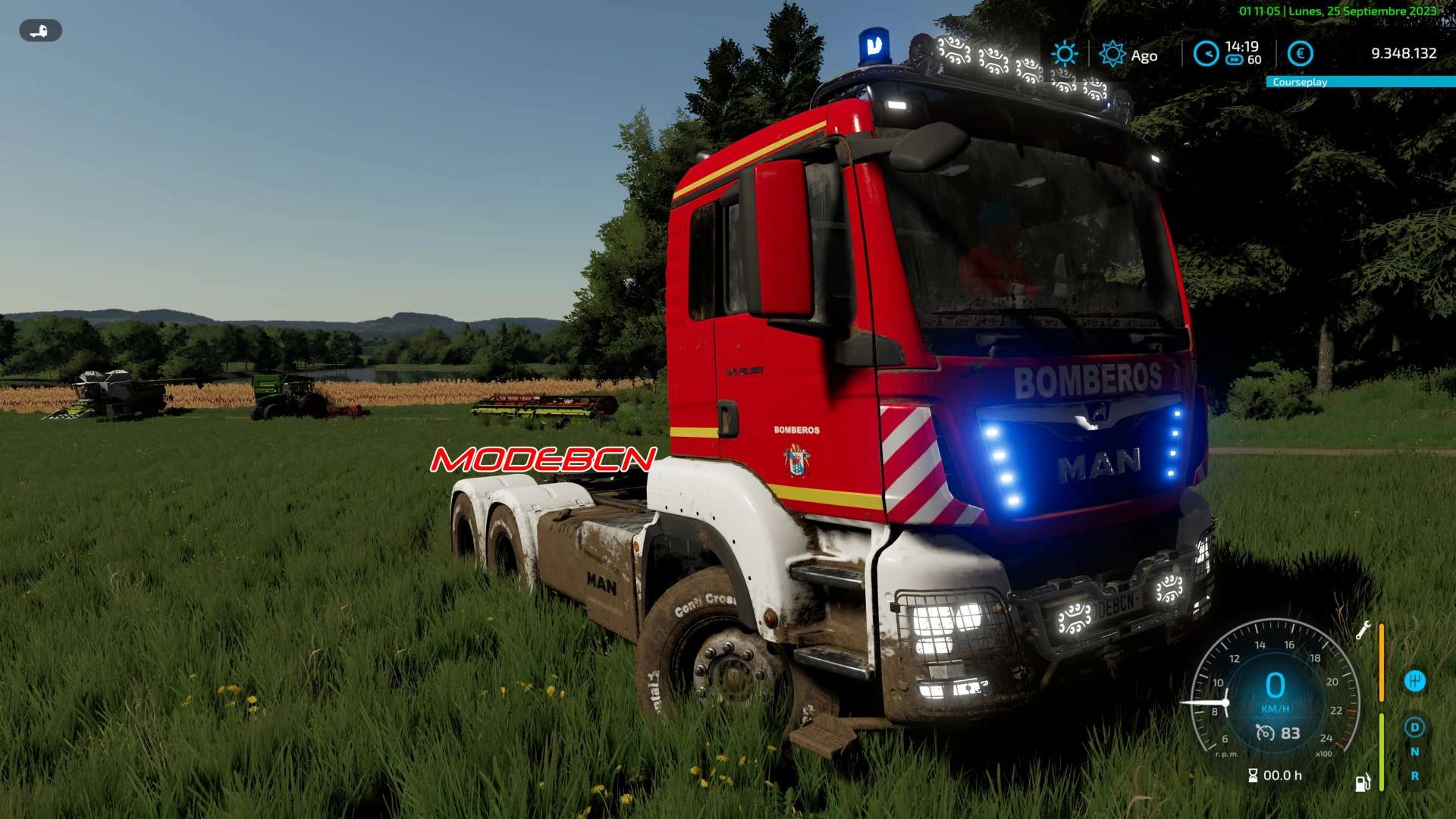Click the season icon beside Ago

[1112, 55]
